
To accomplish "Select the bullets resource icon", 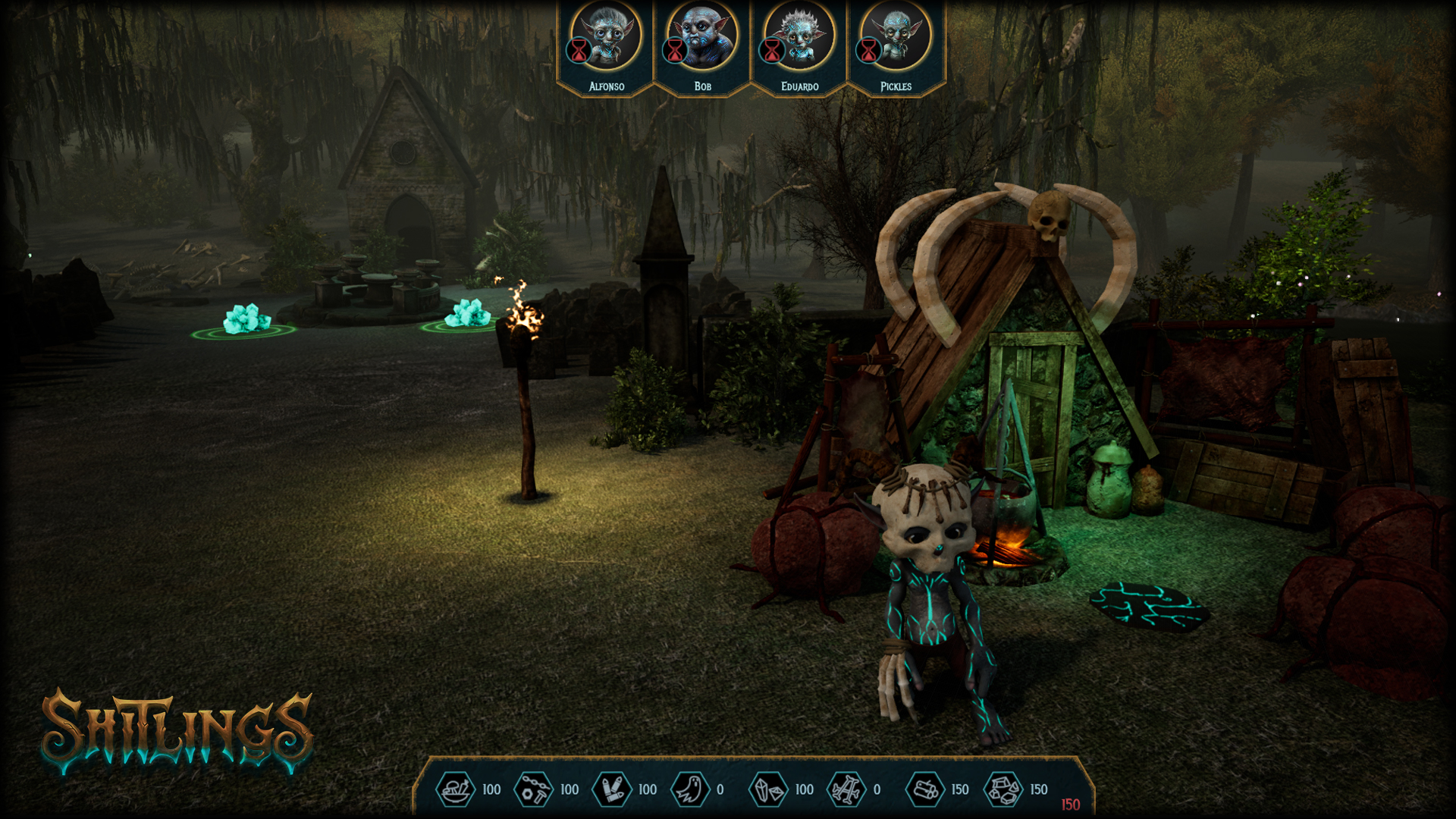I will 612,789.
